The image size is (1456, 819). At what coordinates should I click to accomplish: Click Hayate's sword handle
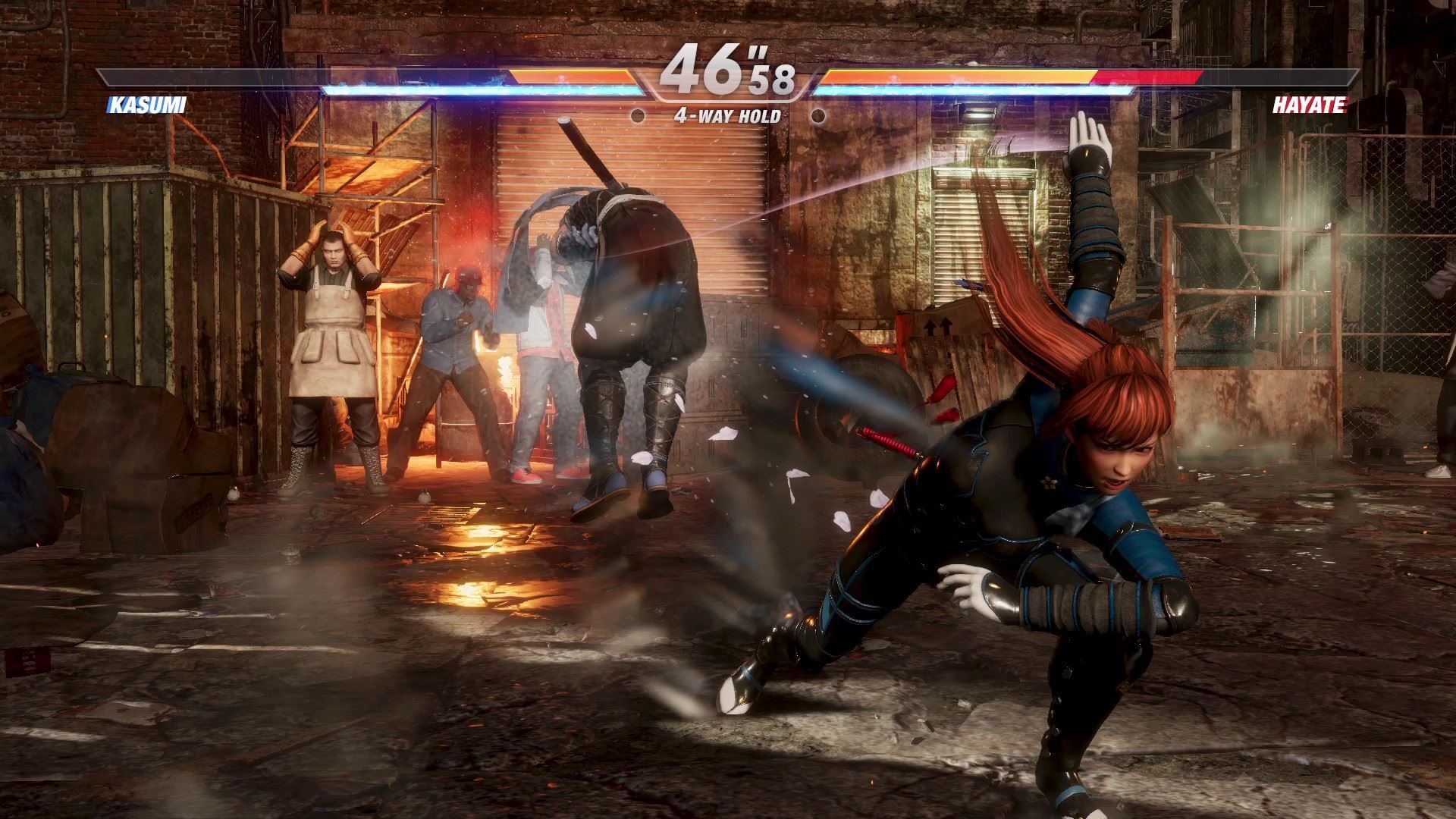(x=584, y=152)
